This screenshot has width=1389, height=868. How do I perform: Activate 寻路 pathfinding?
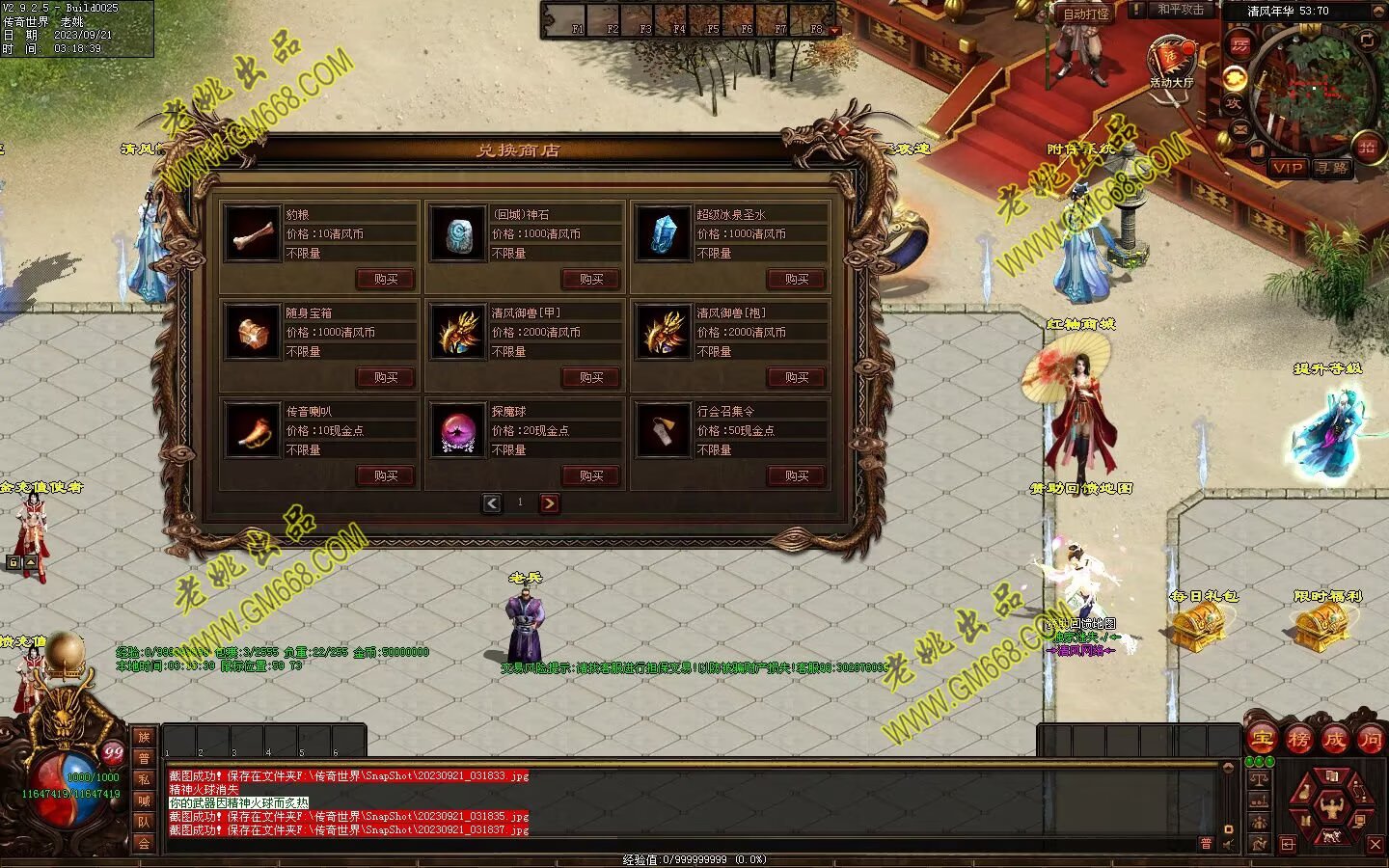[1332, 167]
